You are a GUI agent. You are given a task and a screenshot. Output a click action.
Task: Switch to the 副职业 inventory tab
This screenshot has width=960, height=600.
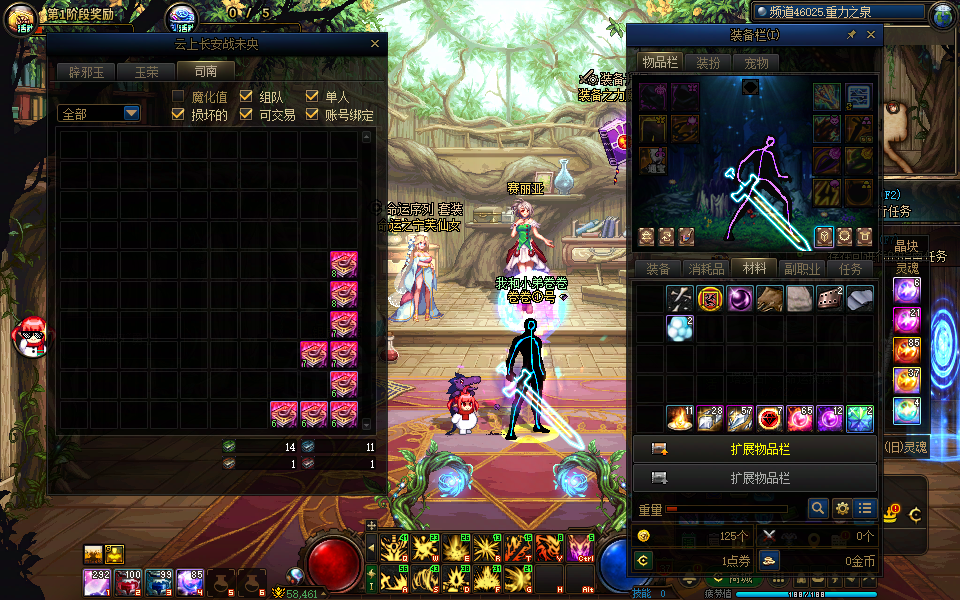(802, 268)
